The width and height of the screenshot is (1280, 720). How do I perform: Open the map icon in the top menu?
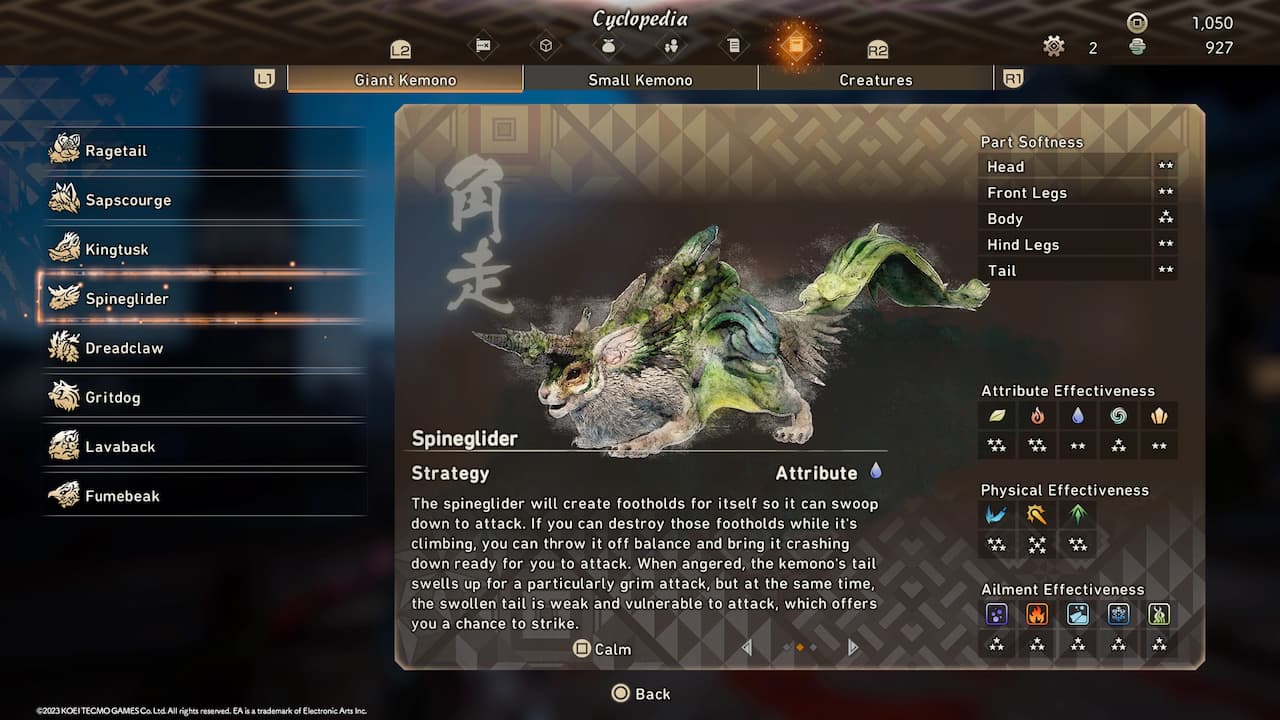483,45
